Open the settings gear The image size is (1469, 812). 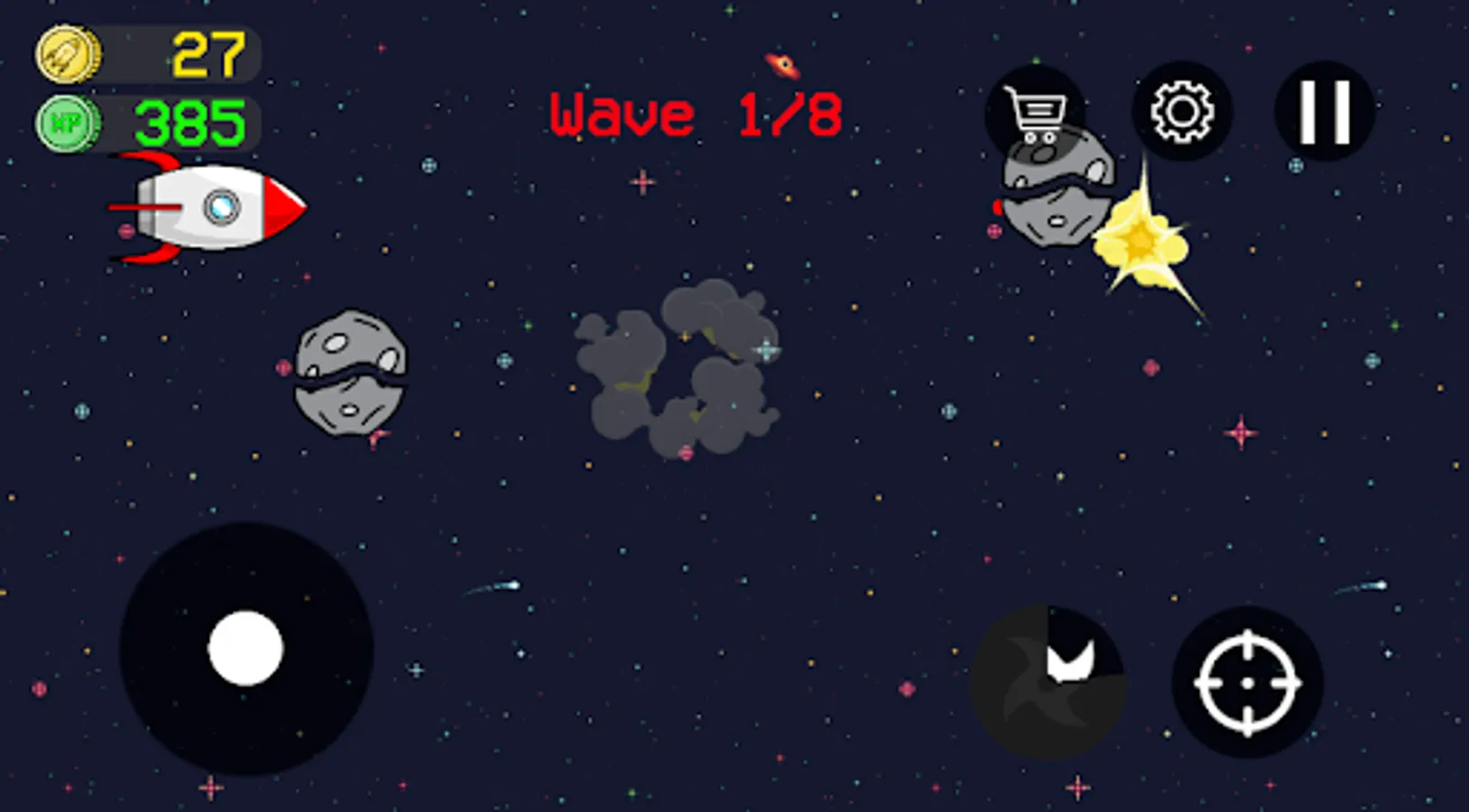pos(1183,111)
